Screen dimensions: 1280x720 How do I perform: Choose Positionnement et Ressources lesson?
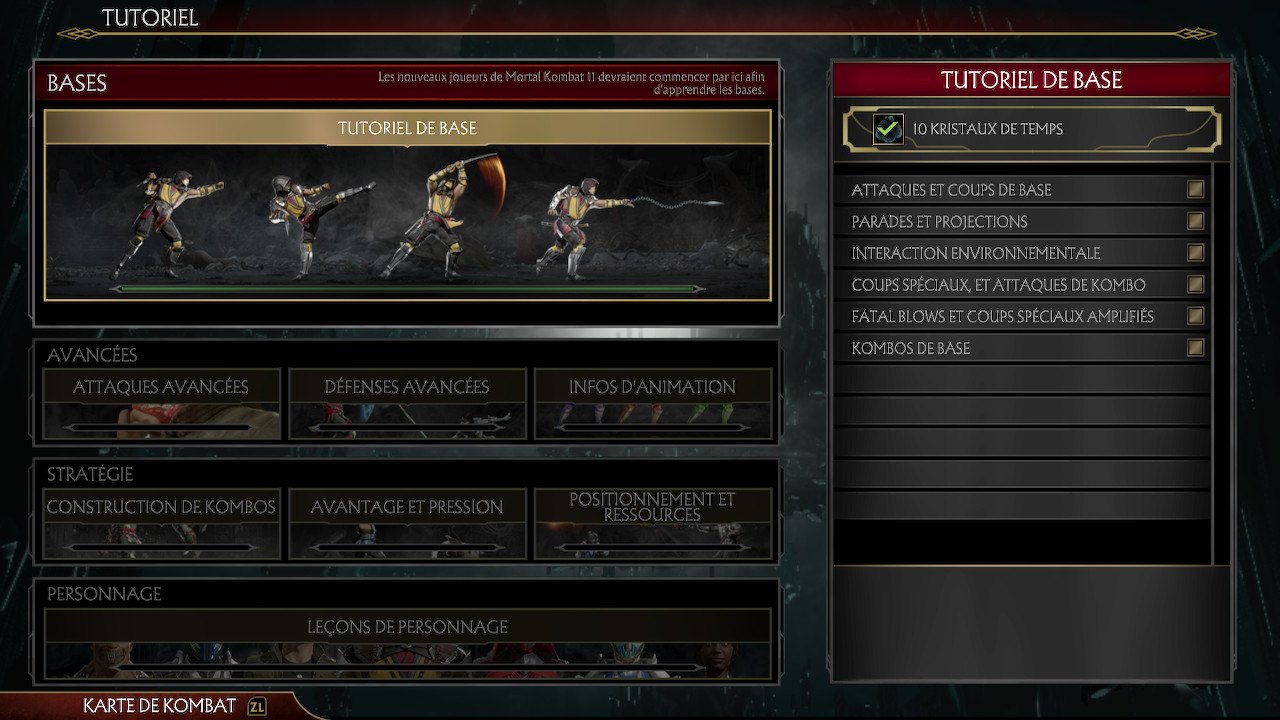click(x=652, y=523)
